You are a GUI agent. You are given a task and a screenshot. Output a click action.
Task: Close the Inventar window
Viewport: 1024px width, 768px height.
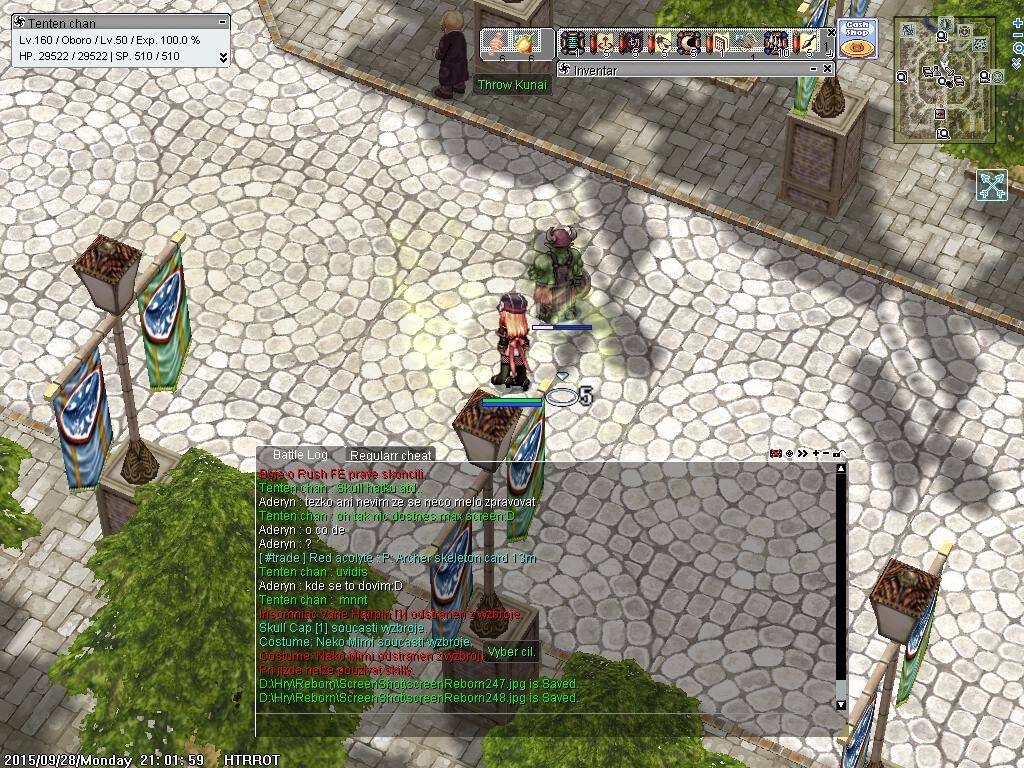[828, 69]
